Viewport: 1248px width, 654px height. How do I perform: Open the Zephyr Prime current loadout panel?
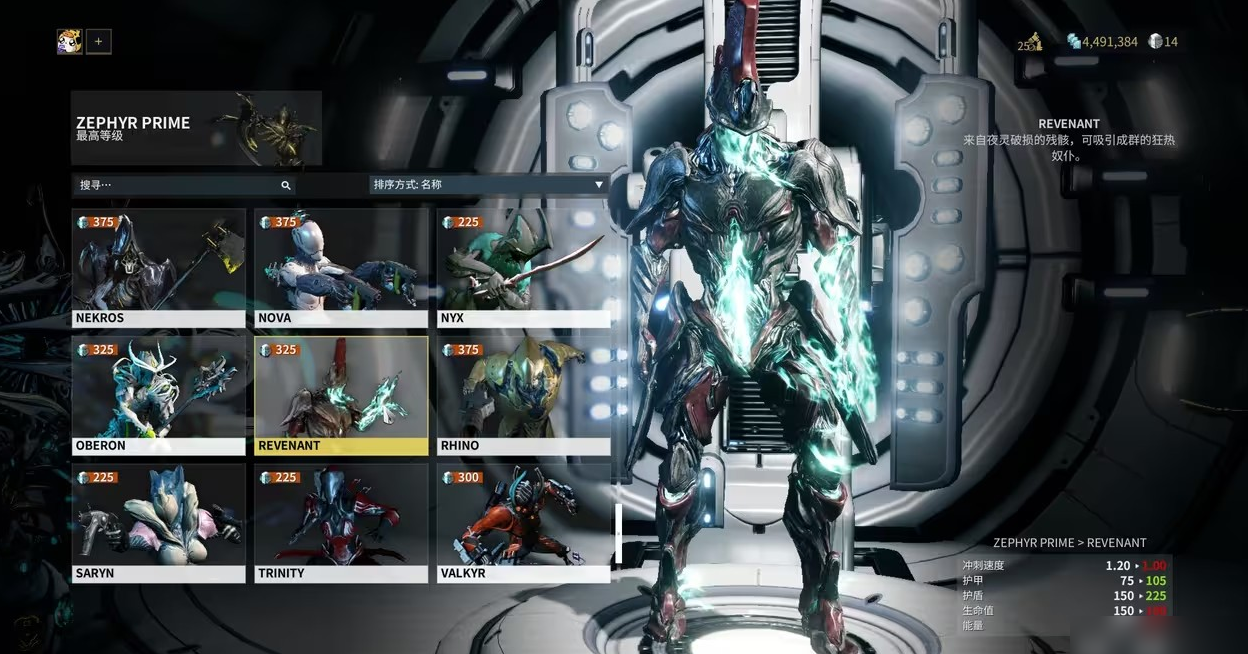(x=196, y=128)
